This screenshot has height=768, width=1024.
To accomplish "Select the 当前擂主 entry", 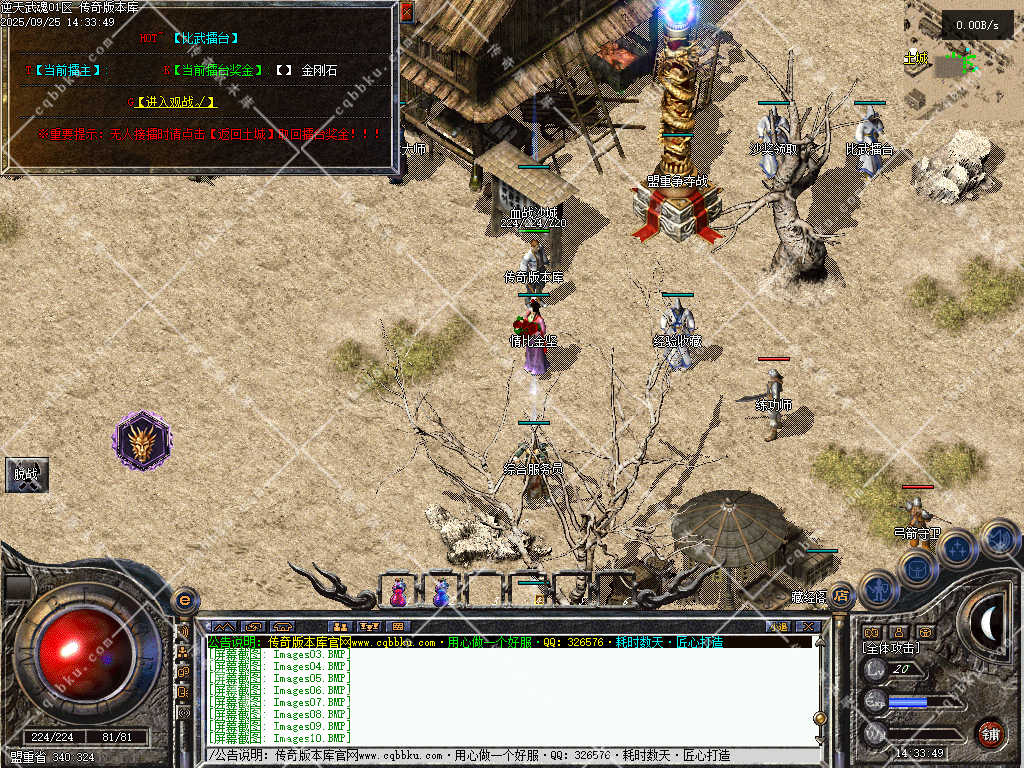I will pos(66,71).
